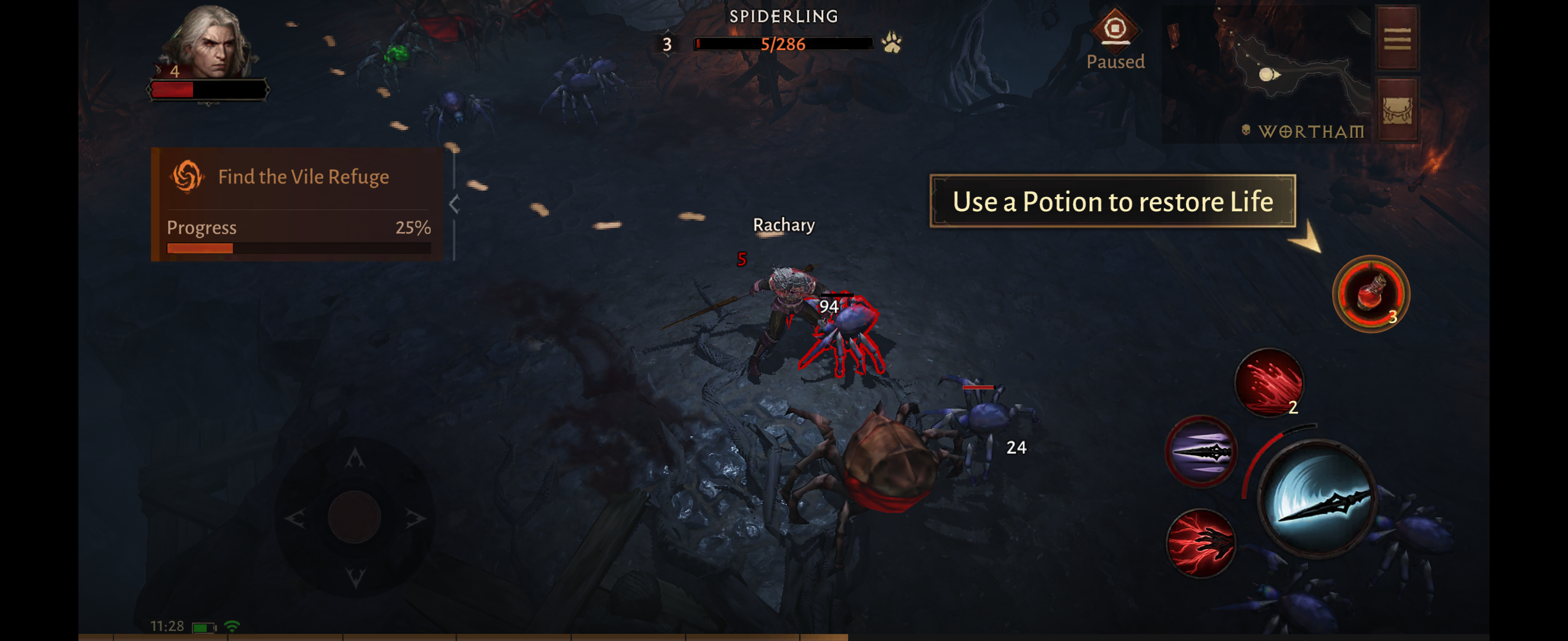This screenshot has width=1568, height=641.
Task: Activate the primary dagger slash attack
Action: tap(1317, 499)
